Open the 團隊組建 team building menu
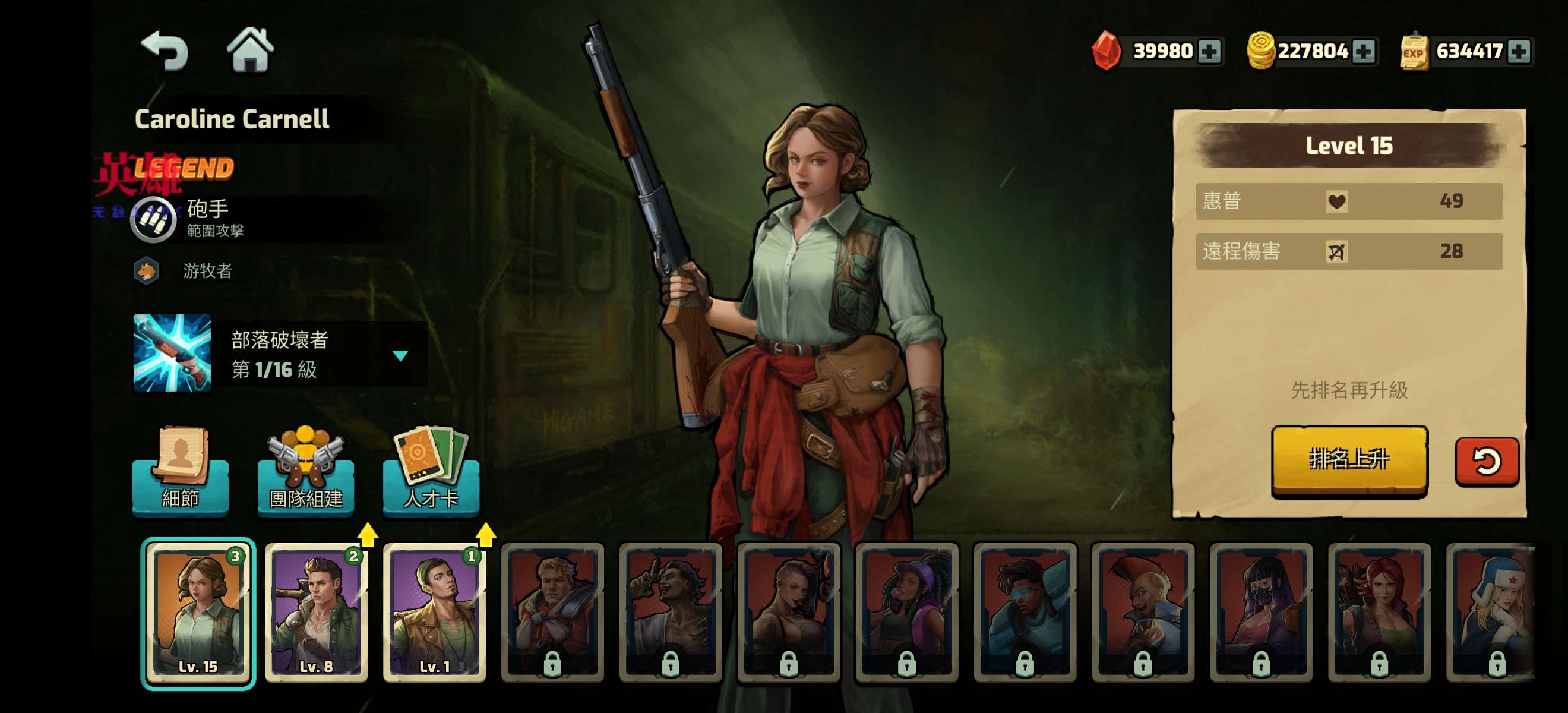This screenshot has width=1568, height=713. coord(305,472)
